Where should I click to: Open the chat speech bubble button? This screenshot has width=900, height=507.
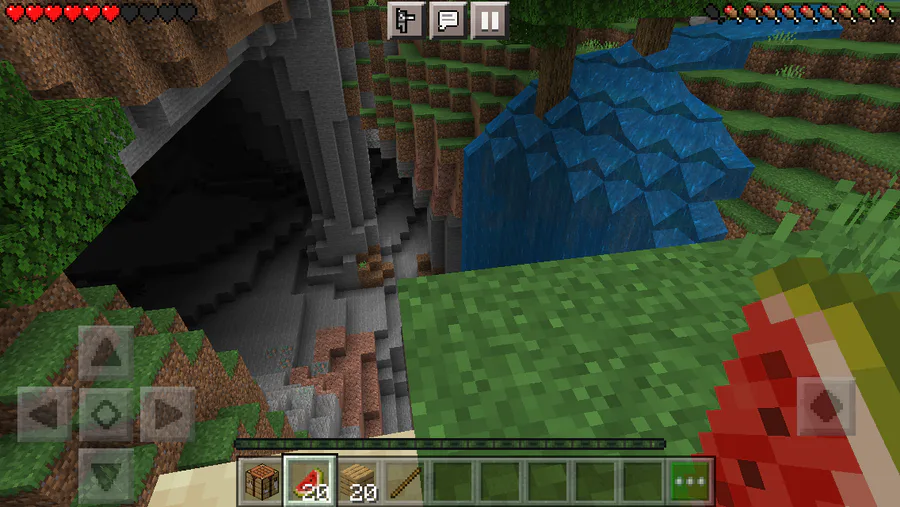(x=448, y=19)
